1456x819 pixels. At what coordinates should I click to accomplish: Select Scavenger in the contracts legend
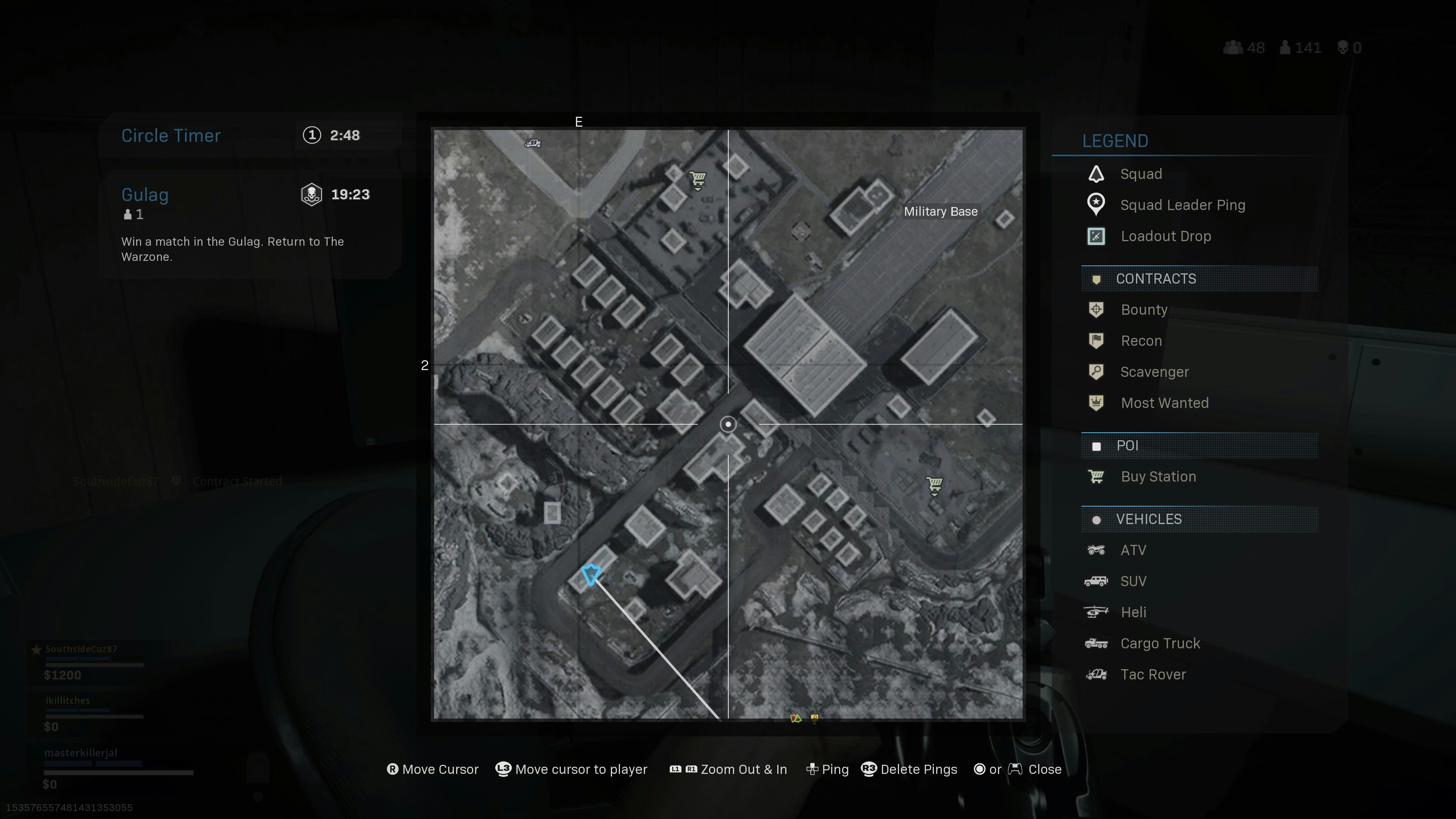click(x=1153, y=372)
